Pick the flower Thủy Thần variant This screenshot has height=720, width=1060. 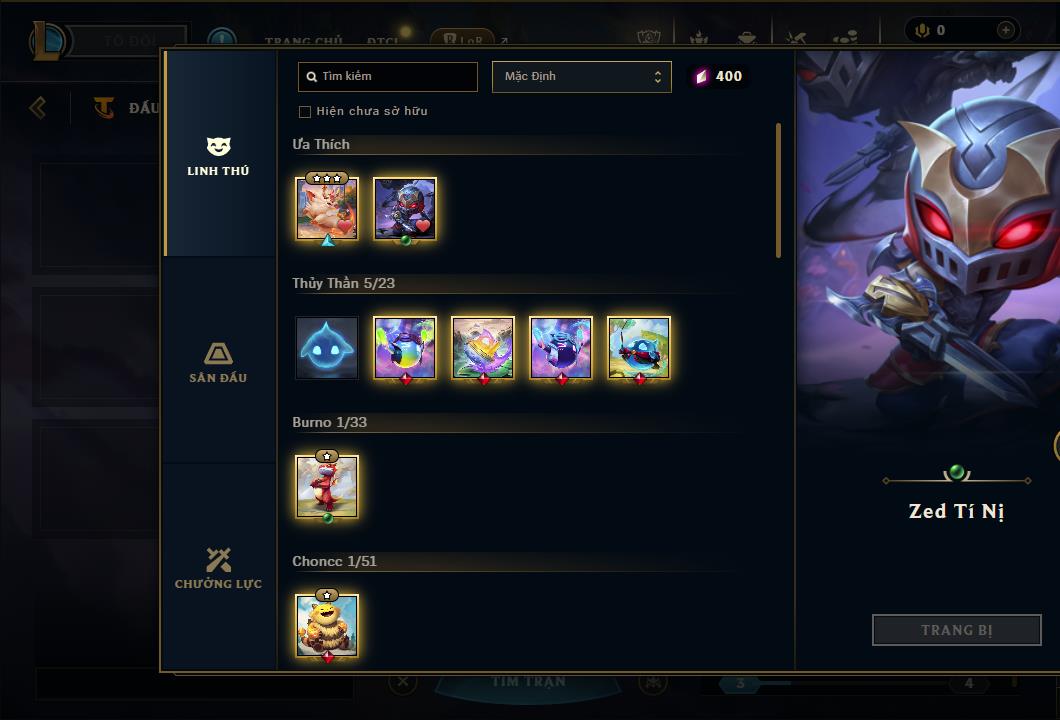point(483,348)
